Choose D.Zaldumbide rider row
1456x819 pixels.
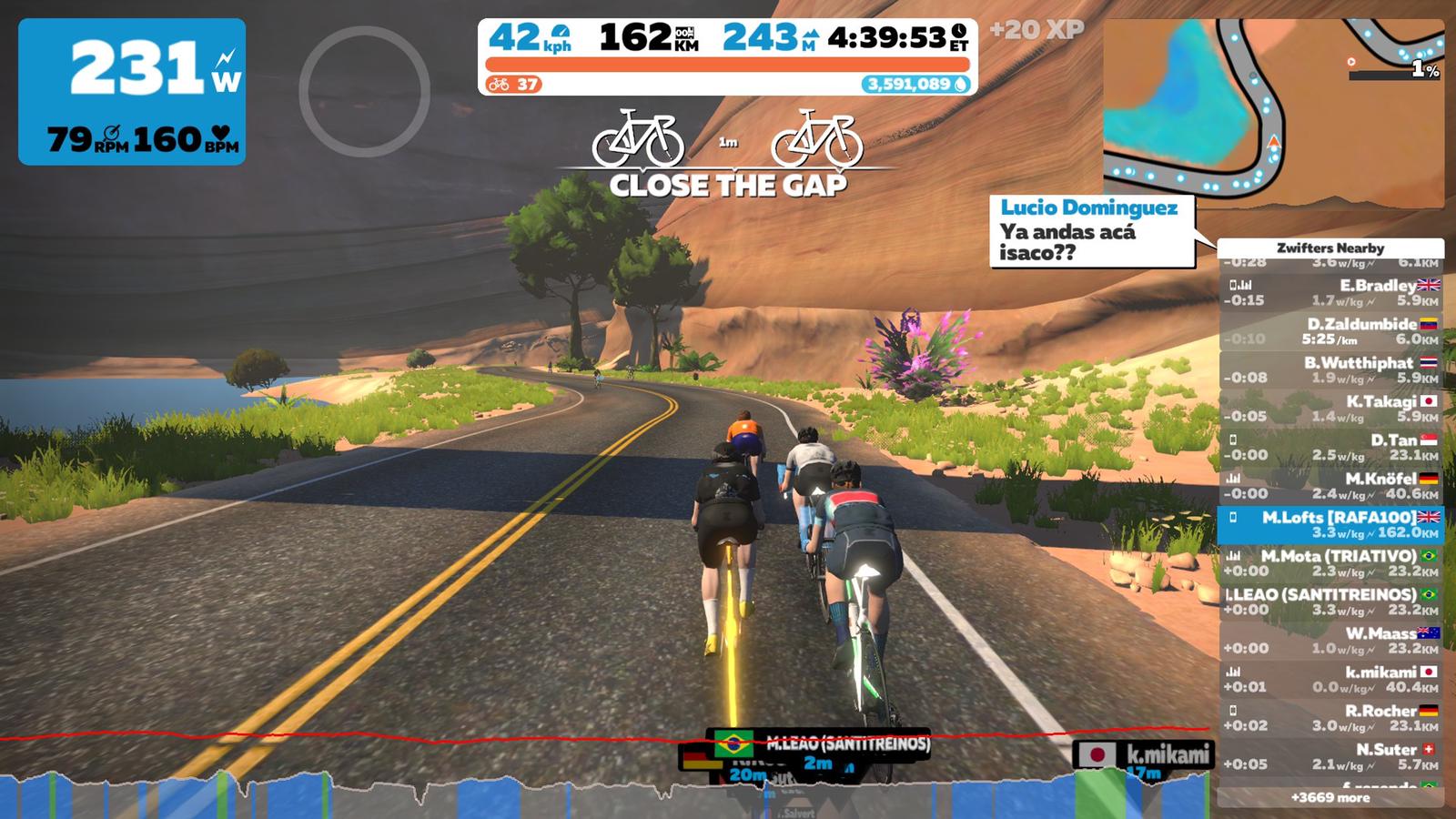[x=1330, y=330]
